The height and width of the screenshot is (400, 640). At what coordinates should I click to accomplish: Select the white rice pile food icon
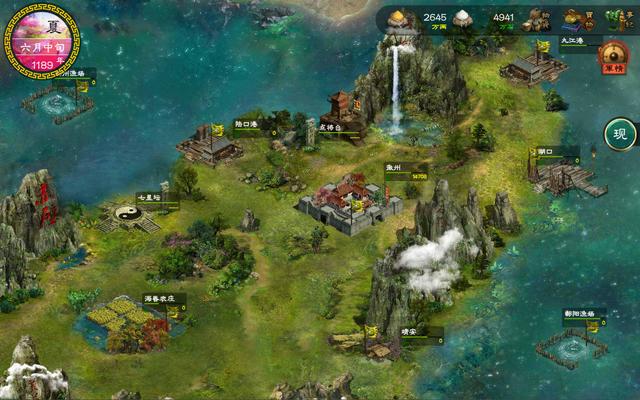(x=462, y=18)
